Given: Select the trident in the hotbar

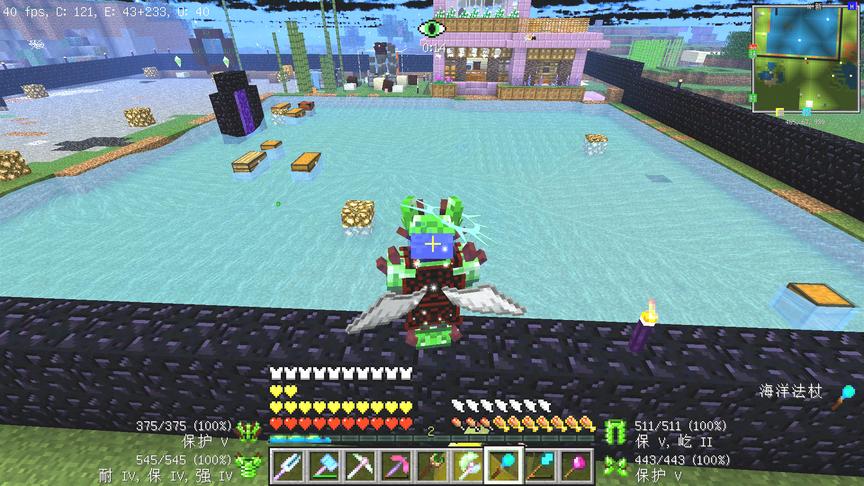Looking at the screenshot, I should [x=288, y=466].
